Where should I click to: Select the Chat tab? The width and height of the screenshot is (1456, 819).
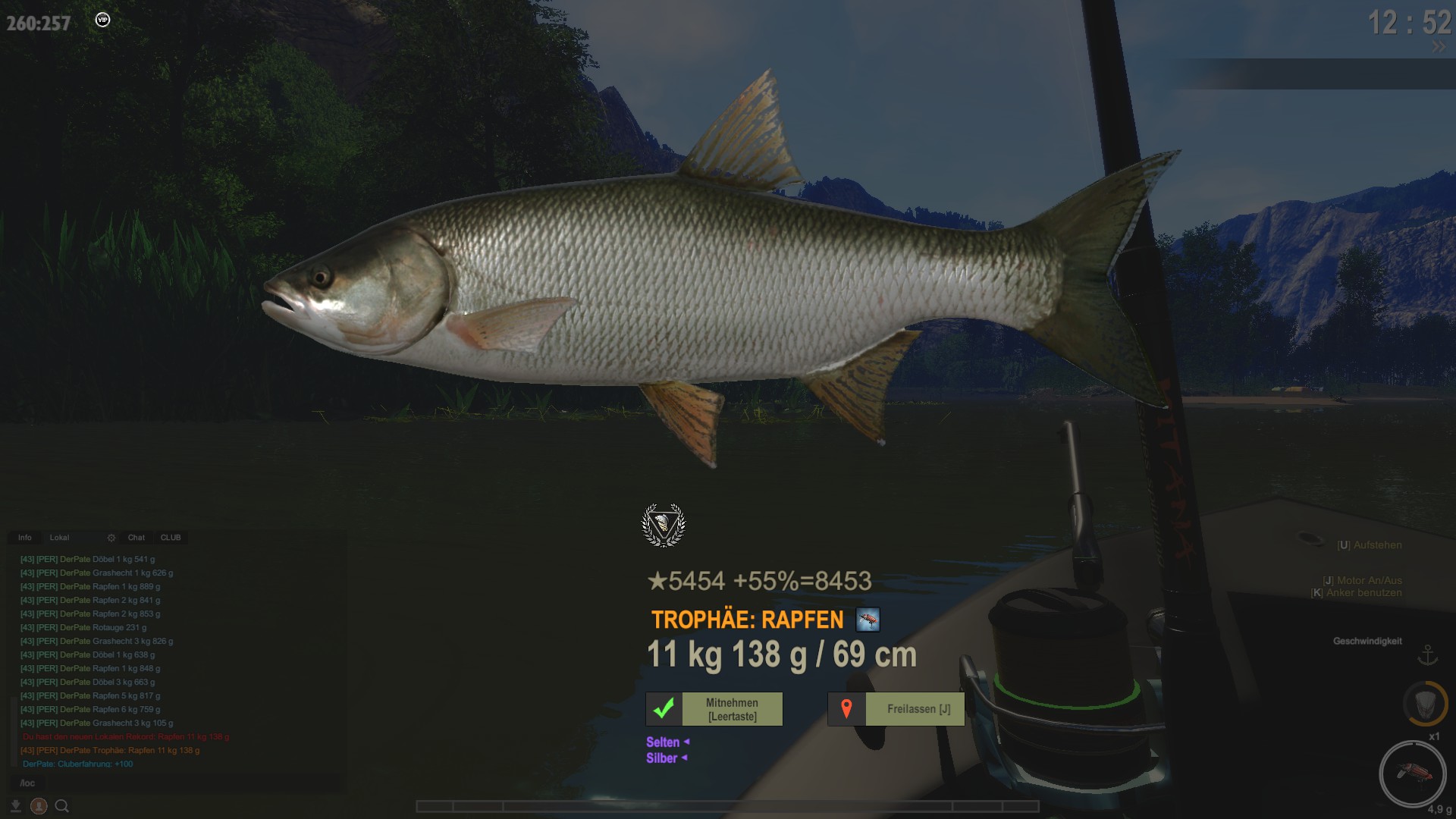pyautogui.click(x=136, y=538)
